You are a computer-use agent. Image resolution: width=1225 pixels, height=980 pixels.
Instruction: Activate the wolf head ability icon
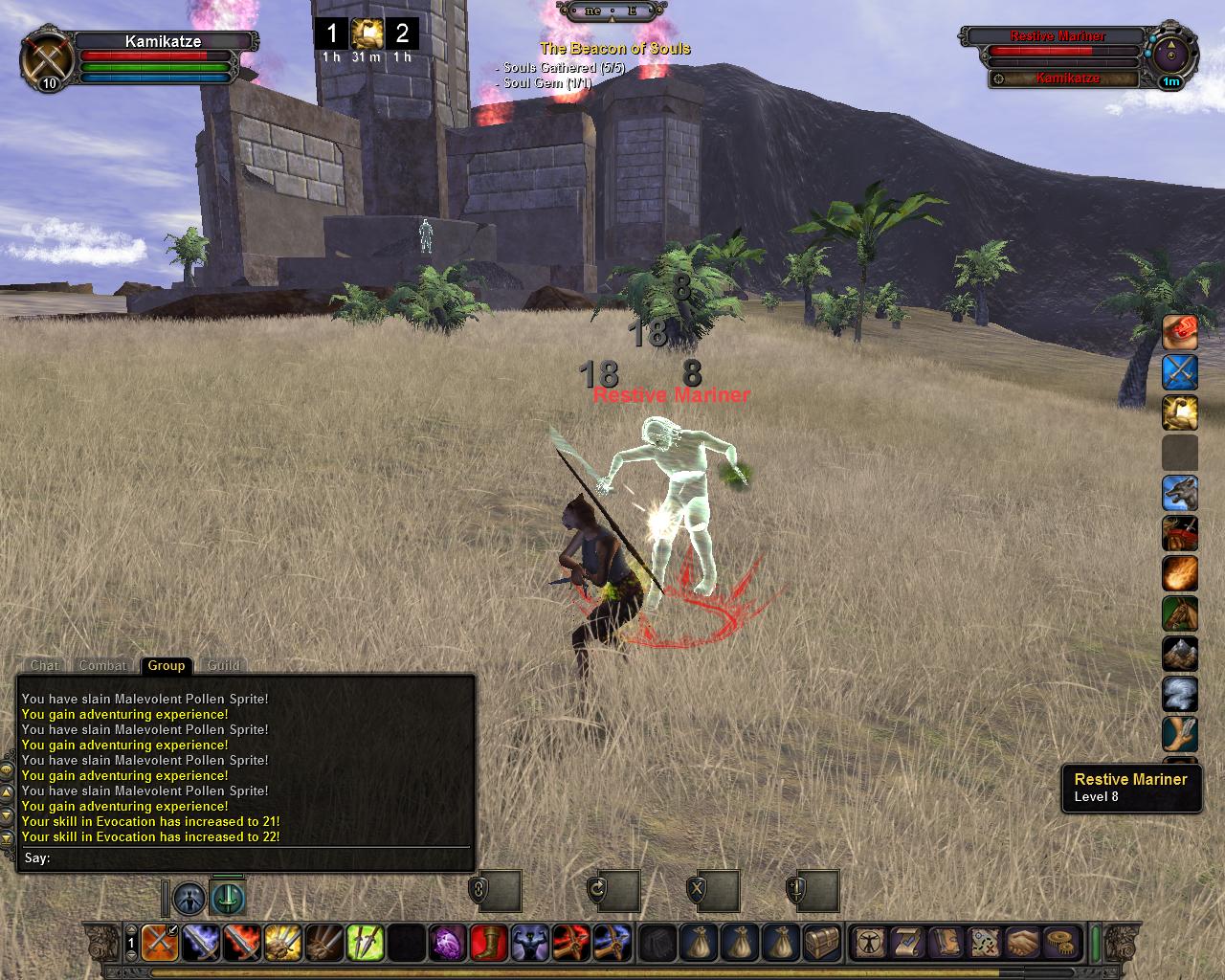click(x=1180, y=494)
